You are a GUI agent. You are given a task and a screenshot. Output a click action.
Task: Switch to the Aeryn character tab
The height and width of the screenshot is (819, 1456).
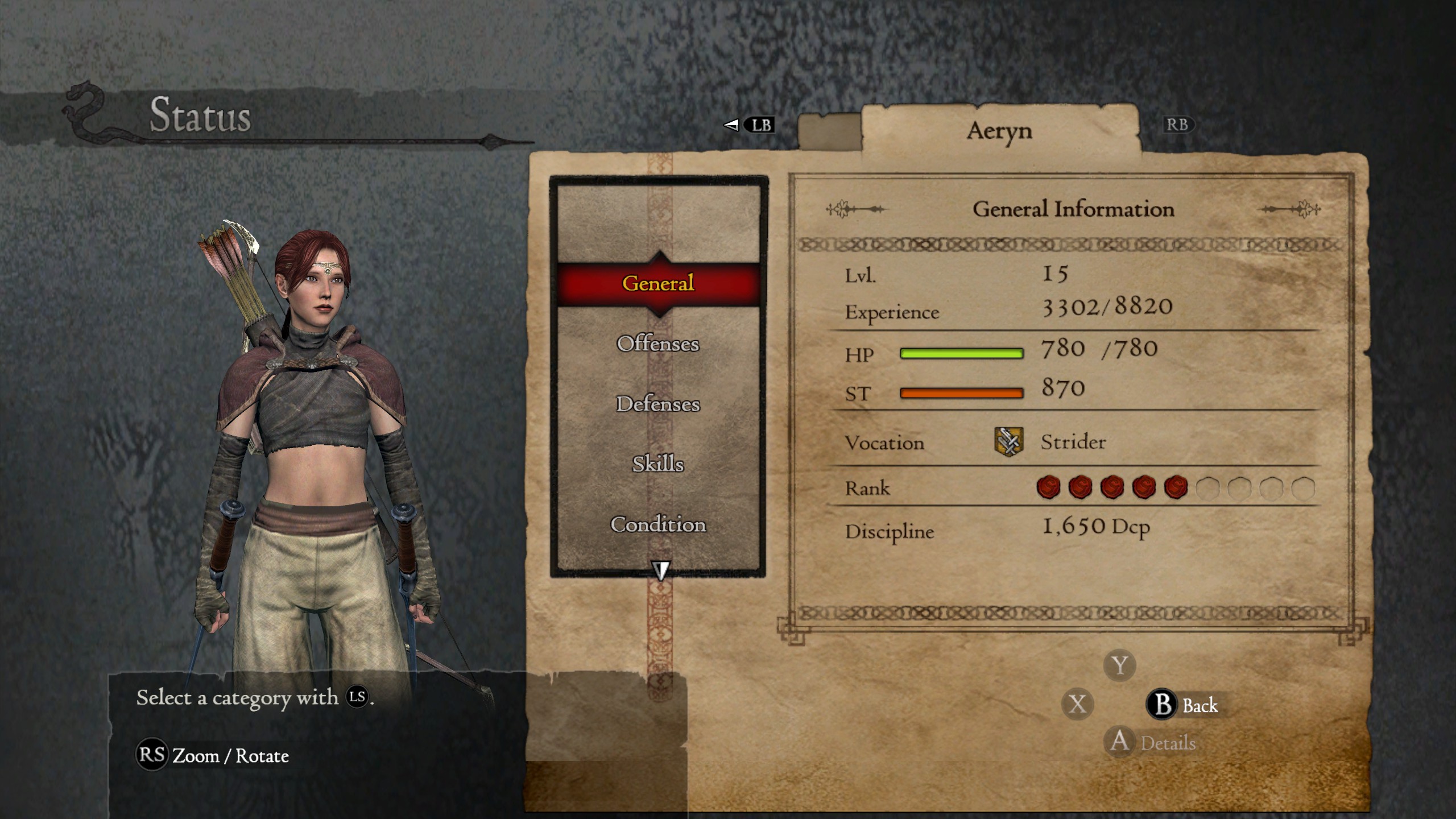999,131
